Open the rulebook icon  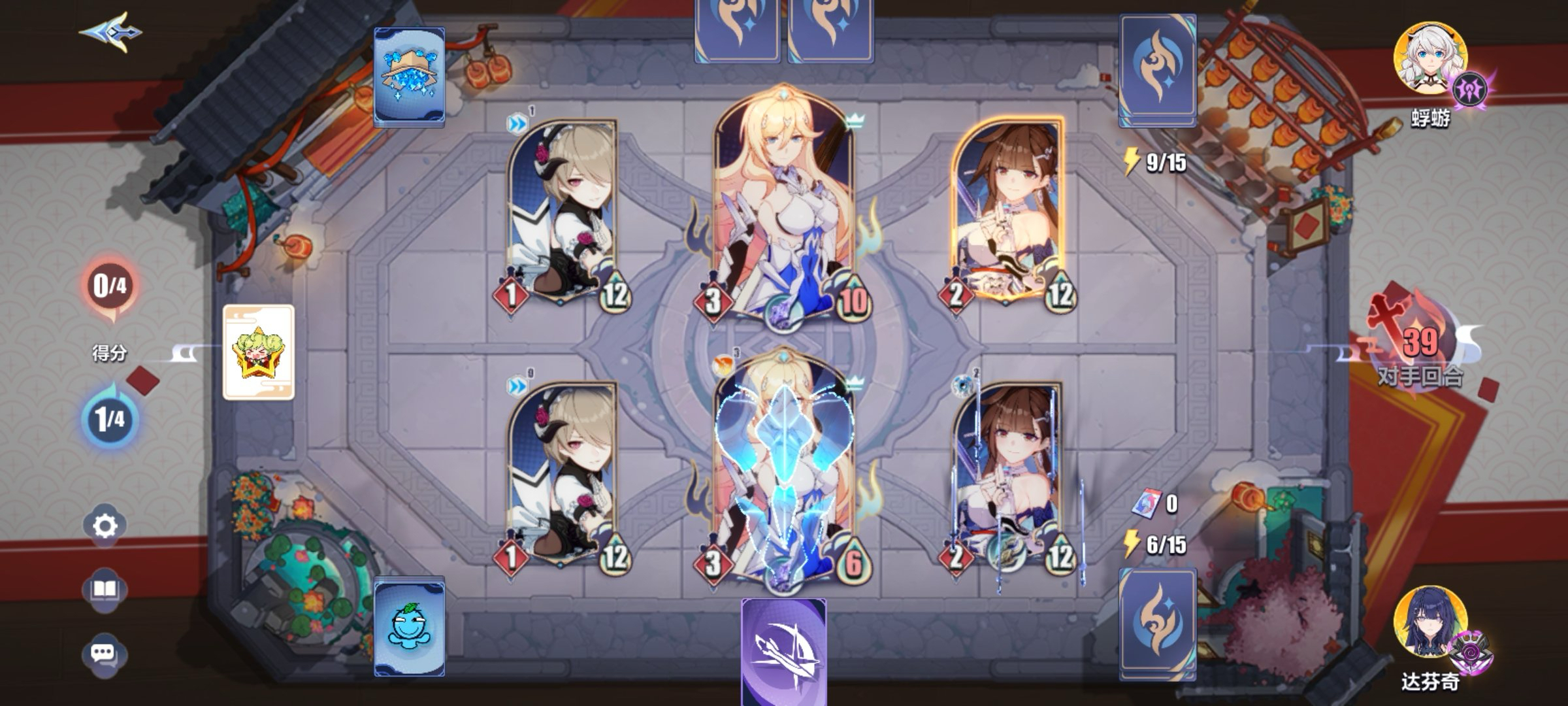(x=105, y=590)
